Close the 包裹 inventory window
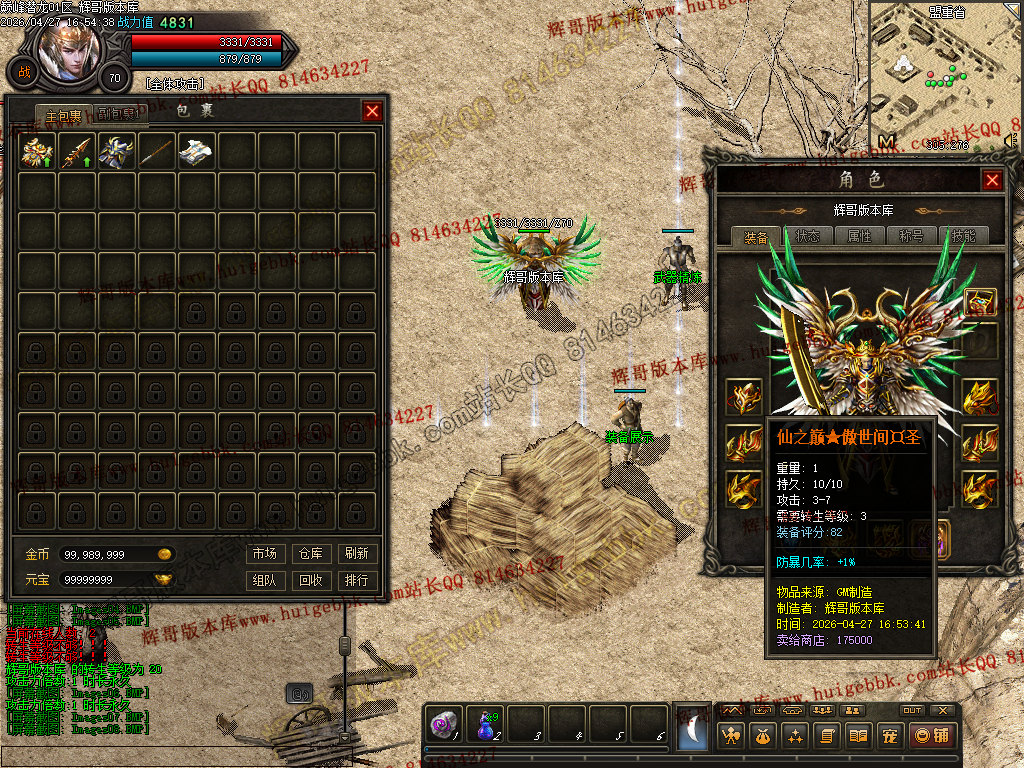Image resolution: width=1024 pixels, height=768 pixels. tap(372, 111)
